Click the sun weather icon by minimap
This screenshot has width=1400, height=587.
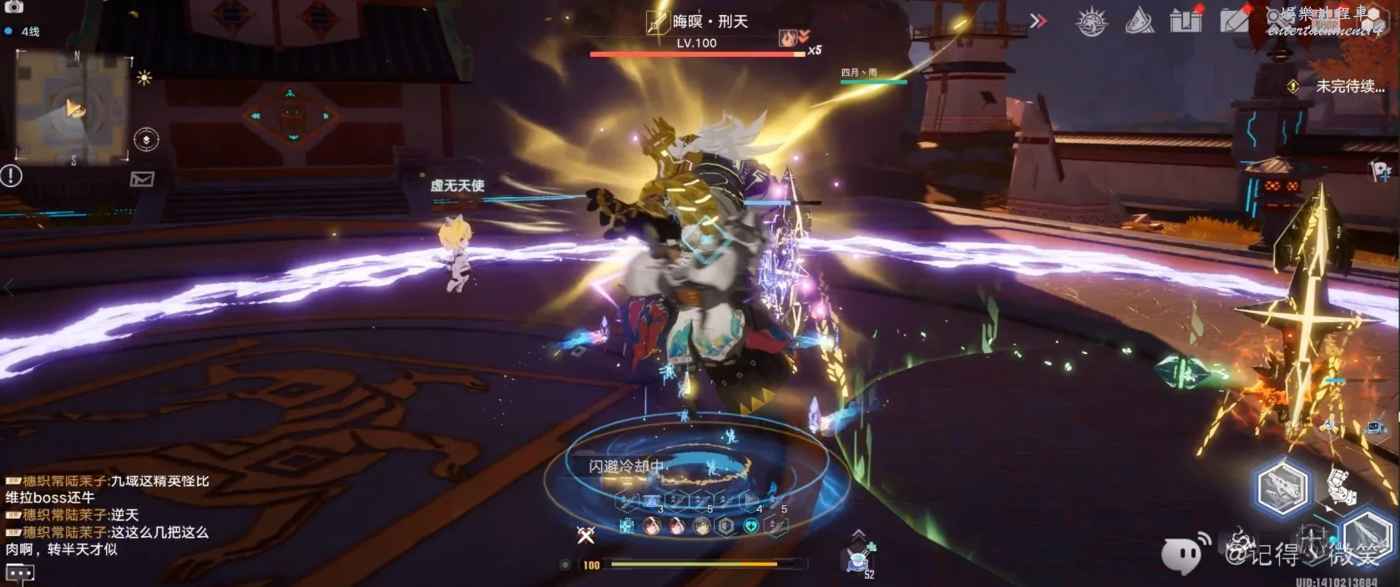tap(145, 77)
